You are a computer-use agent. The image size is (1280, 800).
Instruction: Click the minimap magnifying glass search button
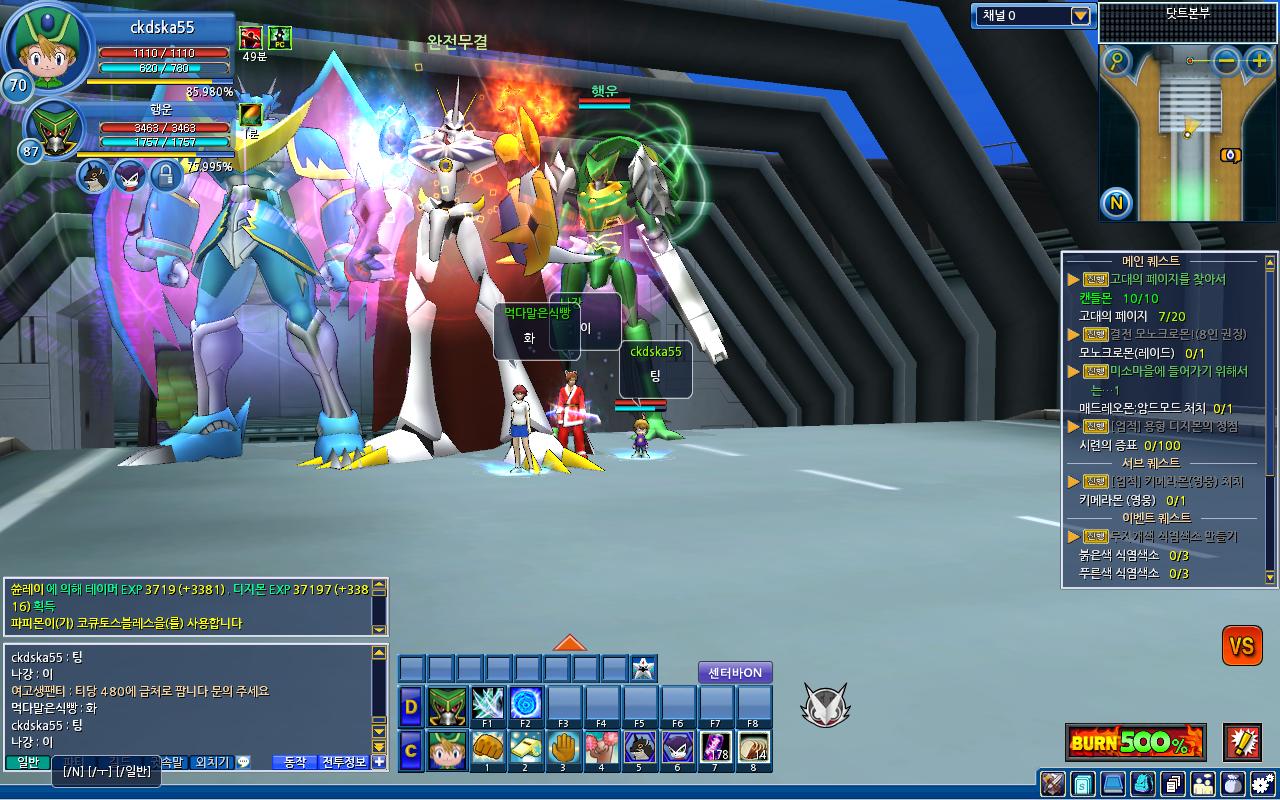tap(1117, 62)
